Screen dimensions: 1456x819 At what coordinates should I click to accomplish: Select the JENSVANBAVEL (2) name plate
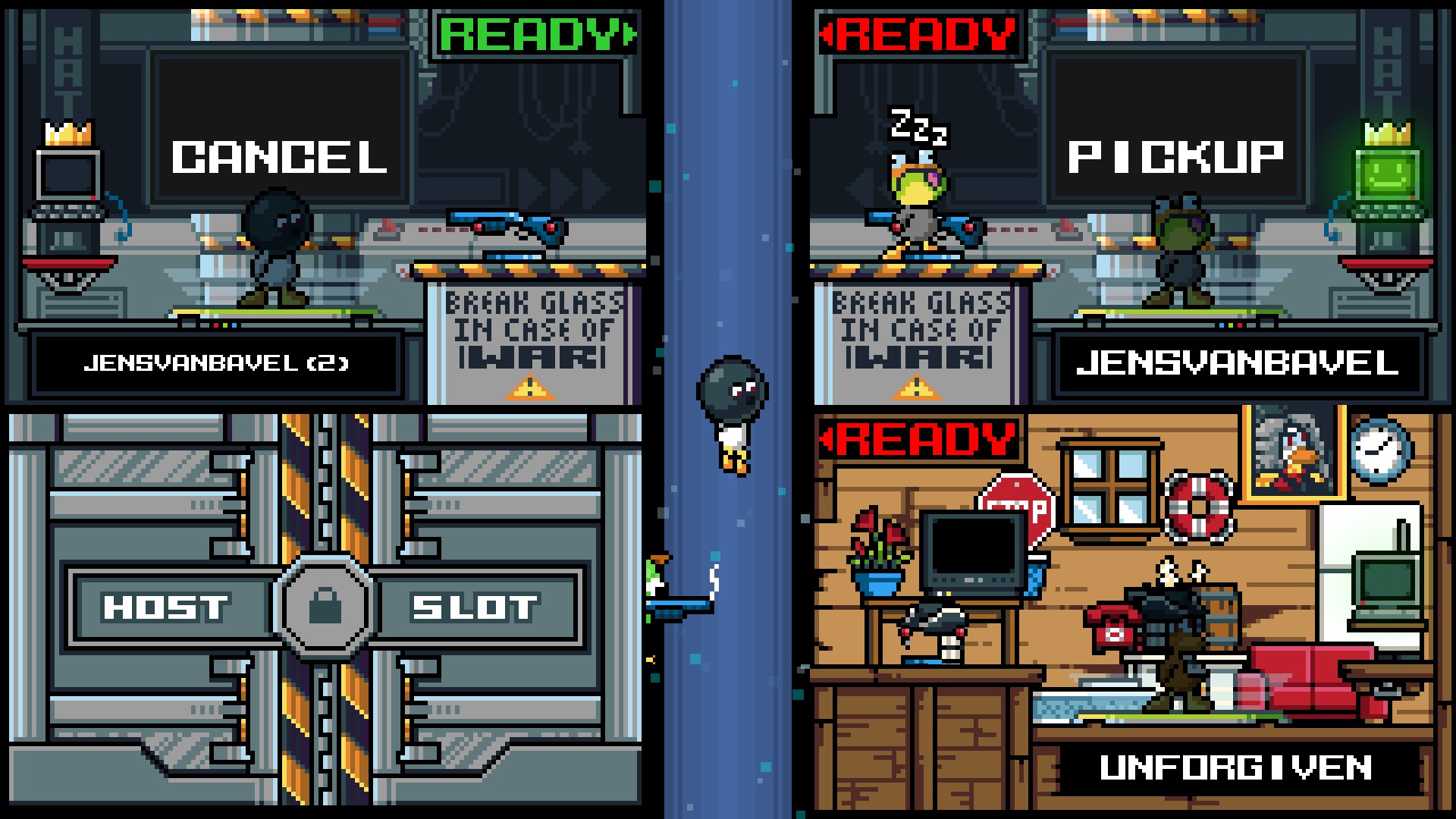click(216, 364)
